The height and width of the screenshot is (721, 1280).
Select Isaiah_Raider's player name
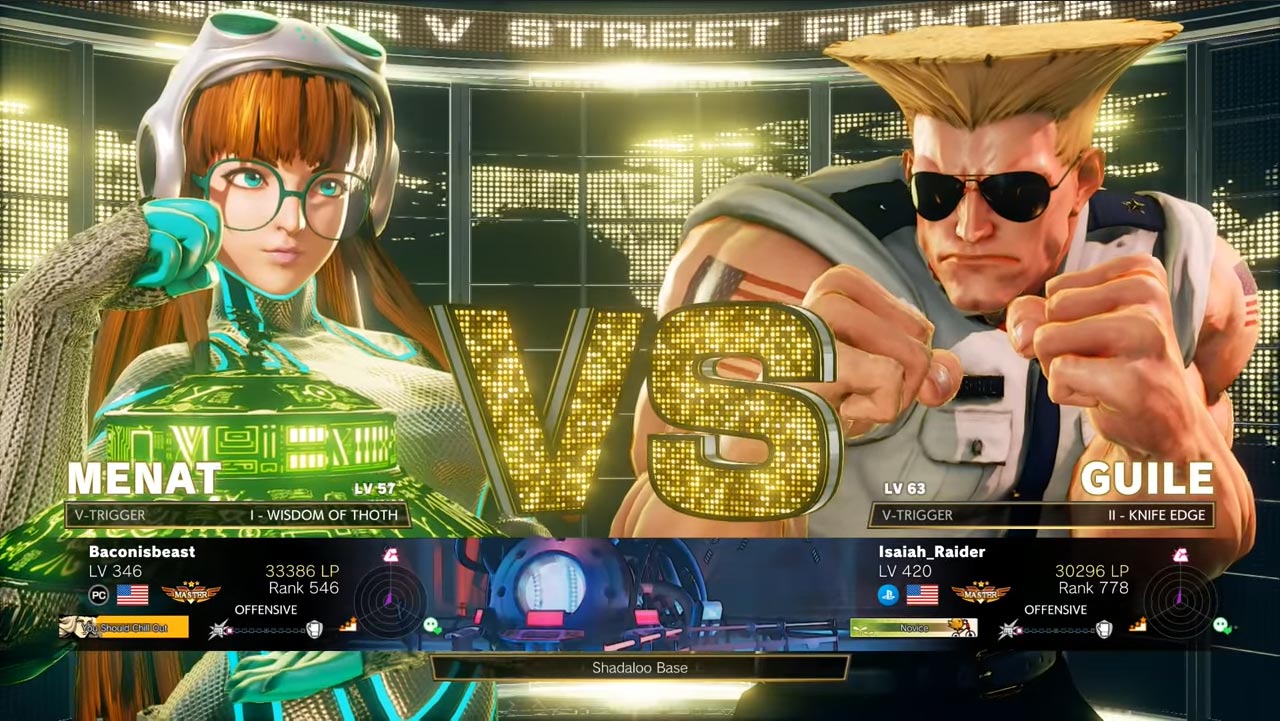[x=931, y=551]
